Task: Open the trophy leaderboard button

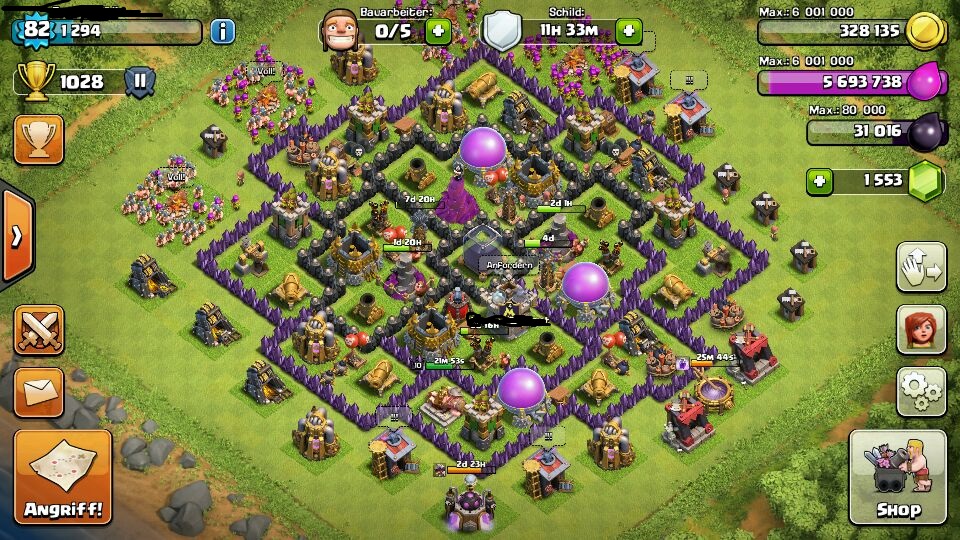Action: (39, 139)
